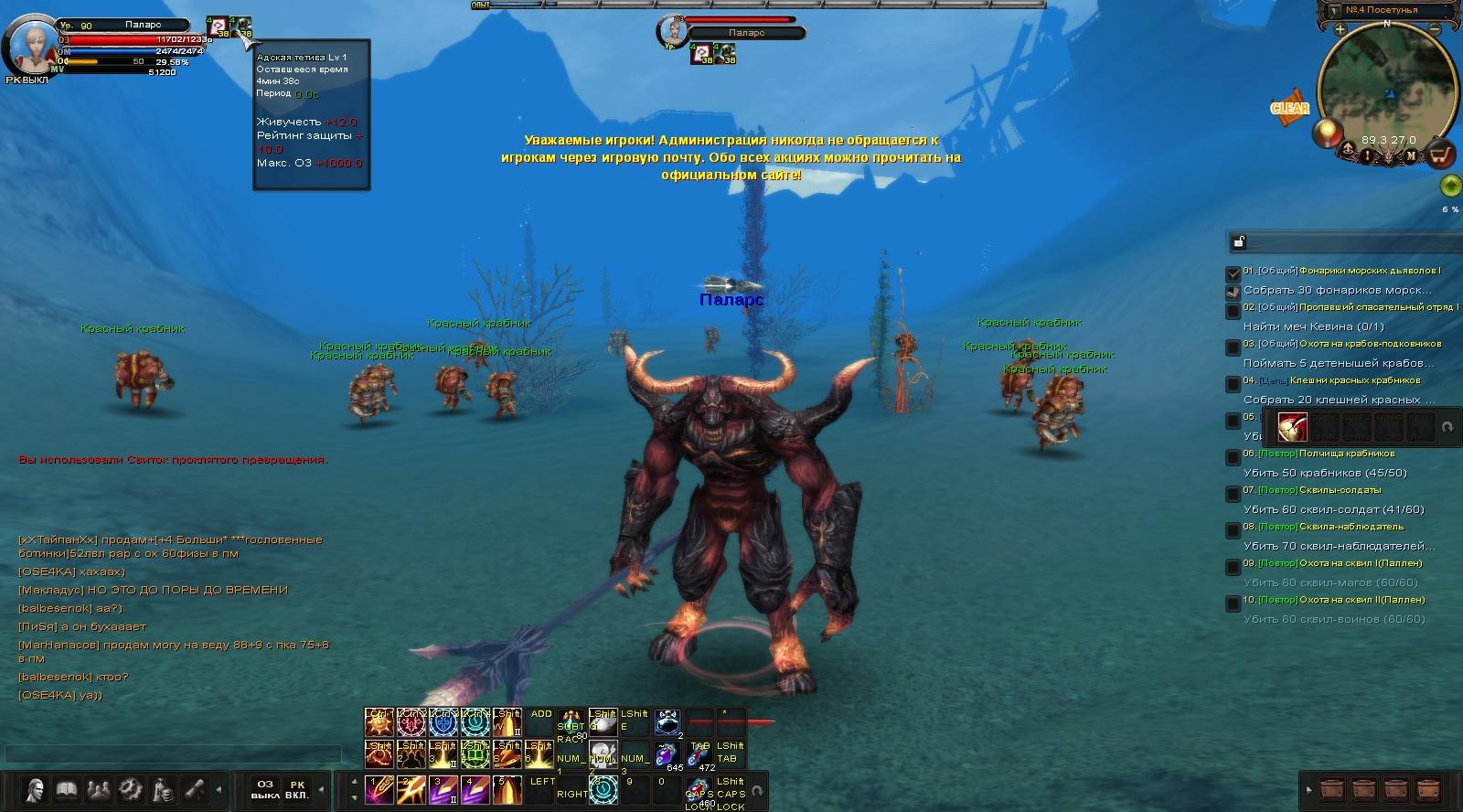1463x812 pixels.
Task: Click the red exclamation button below minimap
Action: pyautogui.click(x=1368, y=155)
